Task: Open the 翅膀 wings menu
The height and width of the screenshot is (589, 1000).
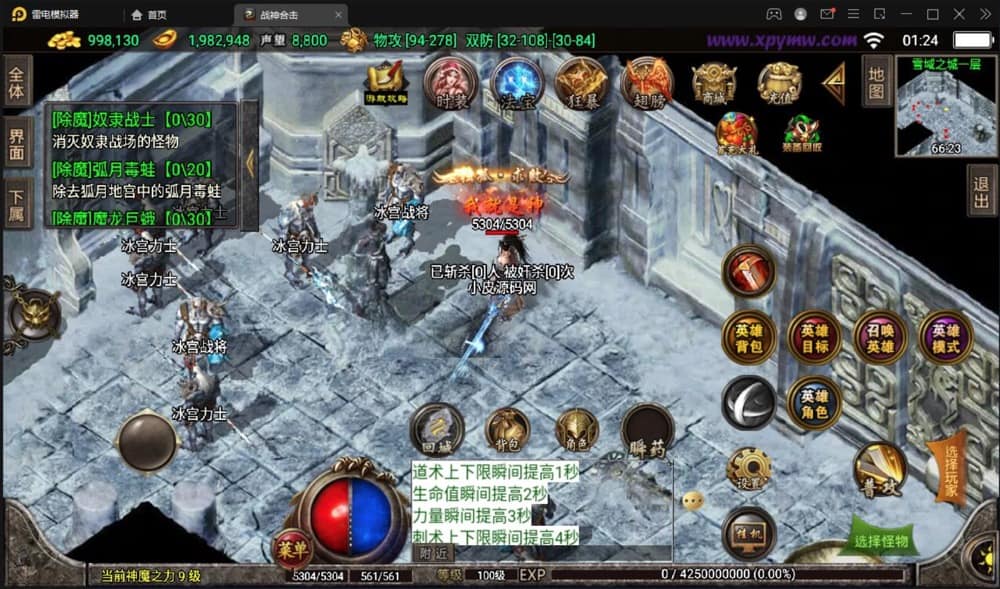Action: 647,83
